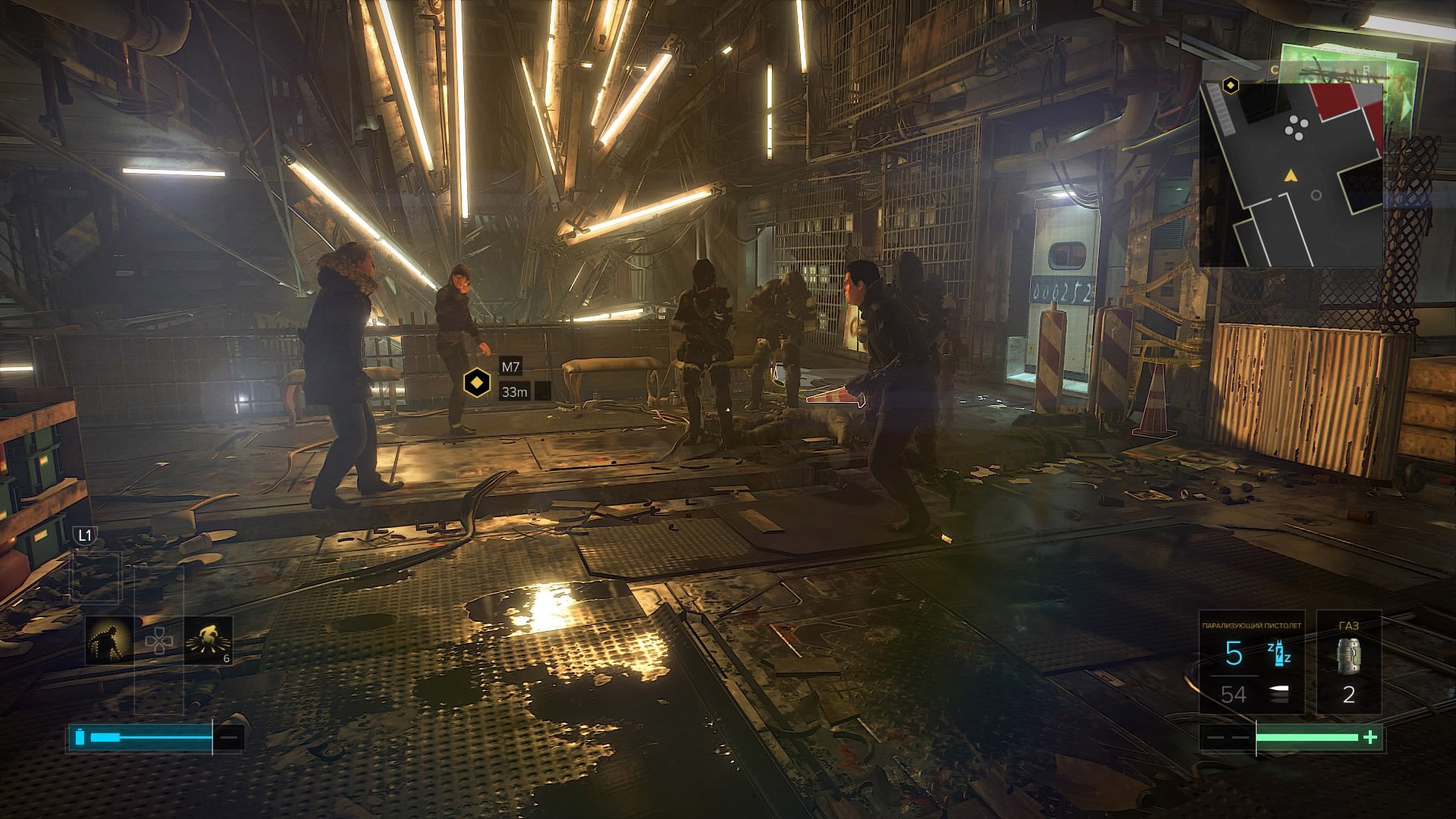Viewport: 1456px width, 819px height.
Task: Click the 54 reserve ammo counter
Action: pyautogui.click(x=1235, y=692)
